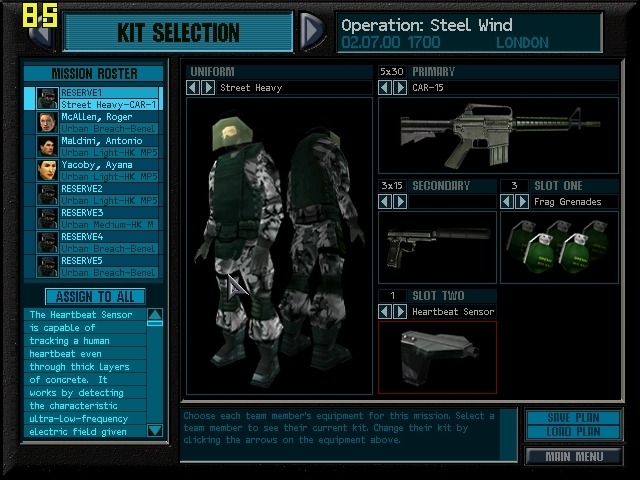Cycle to previous uniform with left arrow
This screenshot has height=480, width=640.
point(195,88)
